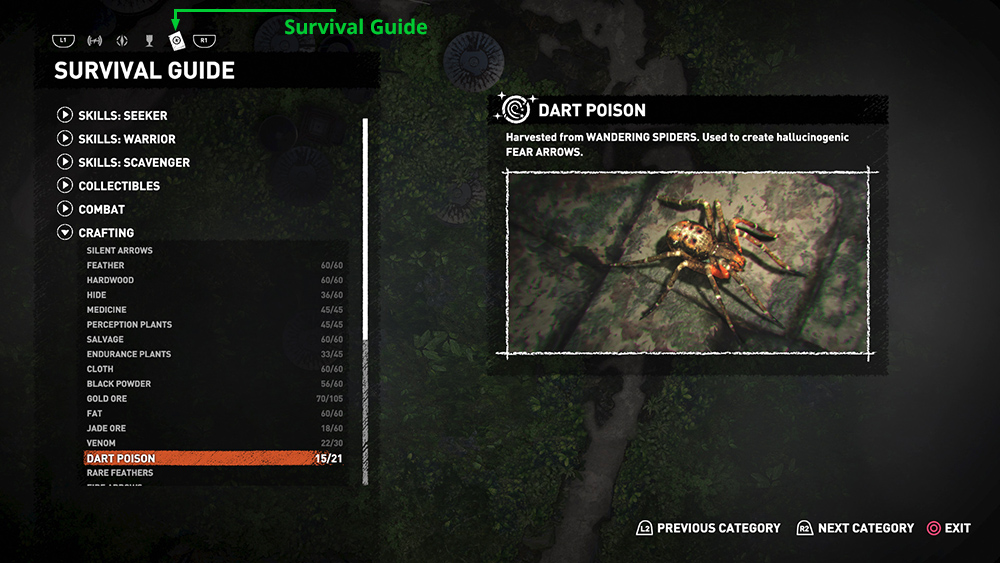
Task: Select the Rare Feathers entry
Action: pyautogui.click(x=120, y=473)
